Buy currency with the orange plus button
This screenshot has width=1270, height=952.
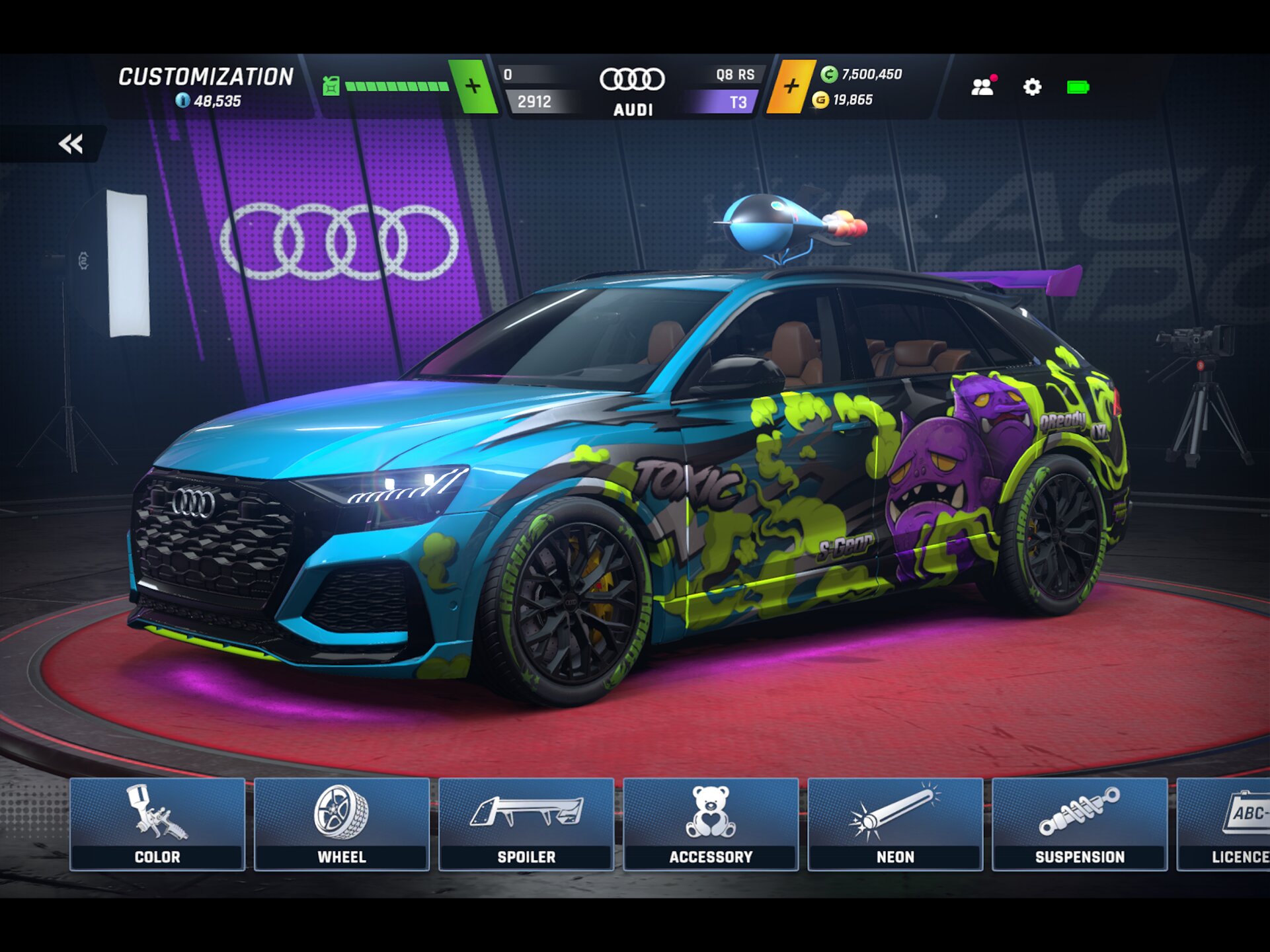(791, 87)
